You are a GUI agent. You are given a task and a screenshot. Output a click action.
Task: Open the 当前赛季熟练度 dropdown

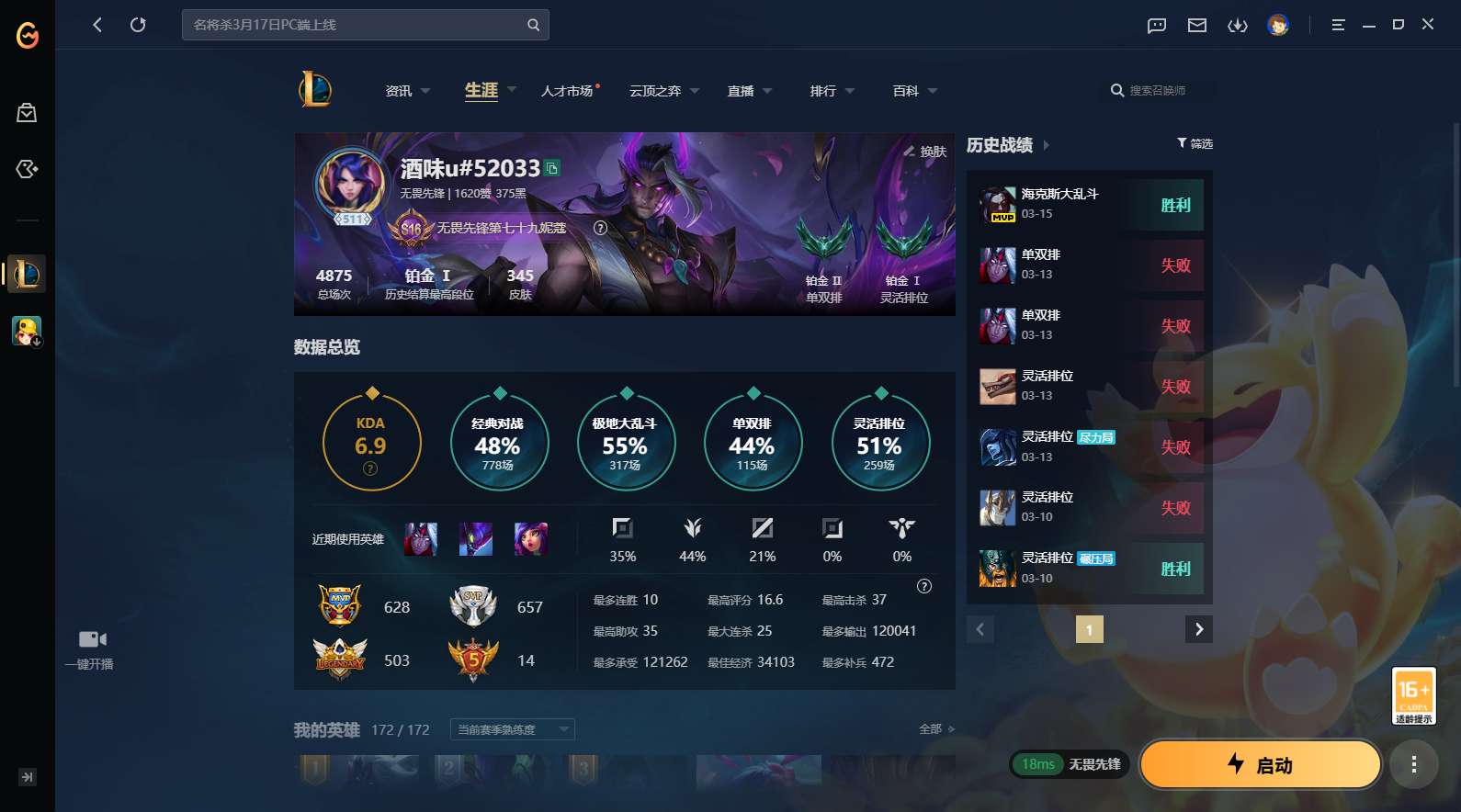(511, 728)
